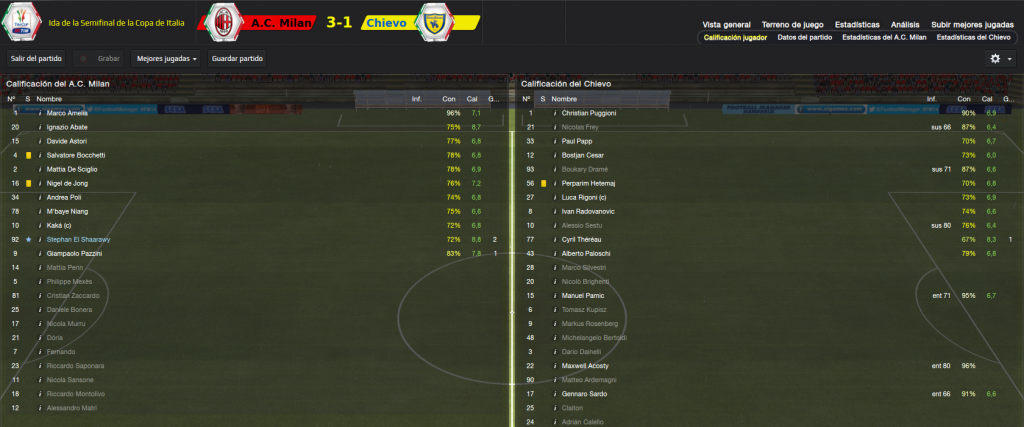Open the Datos del partido sub-tab
The height and width of the screenshot is (427, 1024).
(x=804, y=38)
